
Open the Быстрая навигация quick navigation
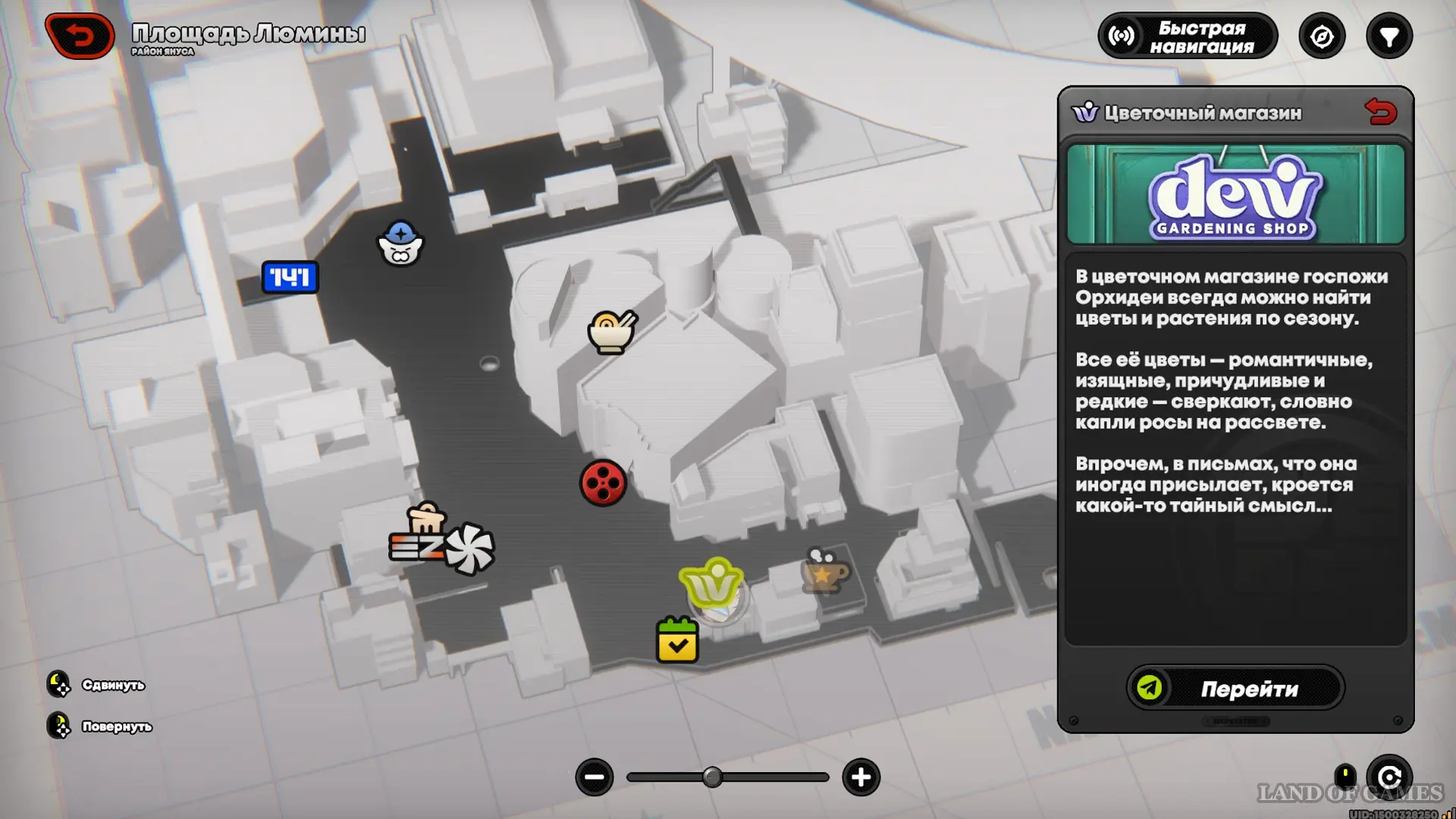(1188, 36)
